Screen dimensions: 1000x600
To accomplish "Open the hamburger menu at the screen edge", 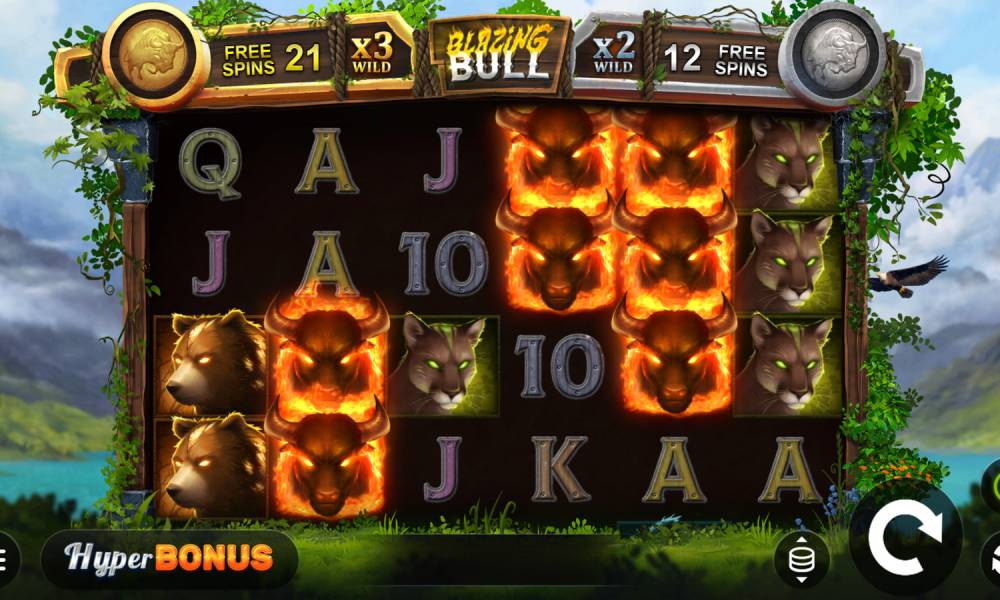I will [5, 558].
